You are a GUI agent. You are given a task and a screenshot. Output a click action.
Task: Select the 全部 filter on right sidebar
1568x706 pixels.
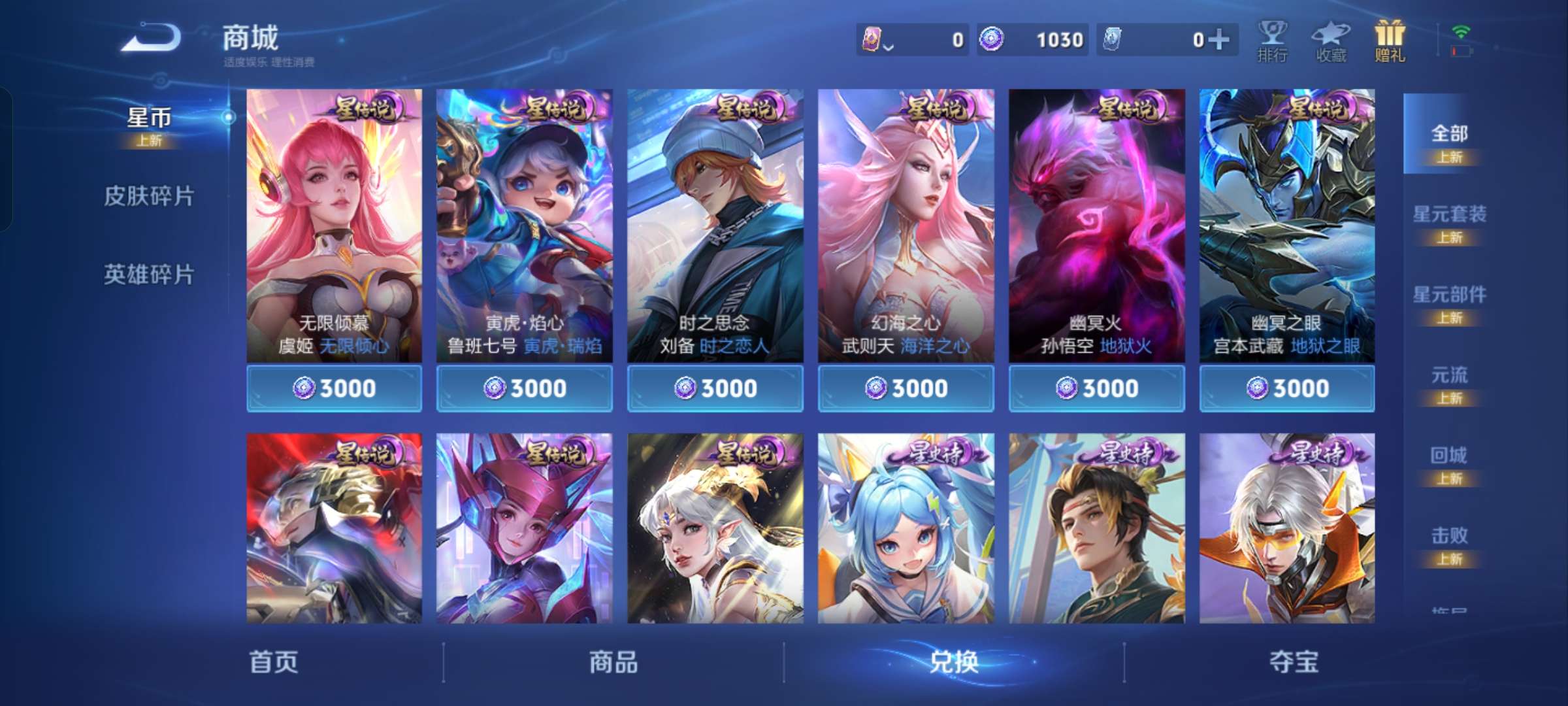1452,134
